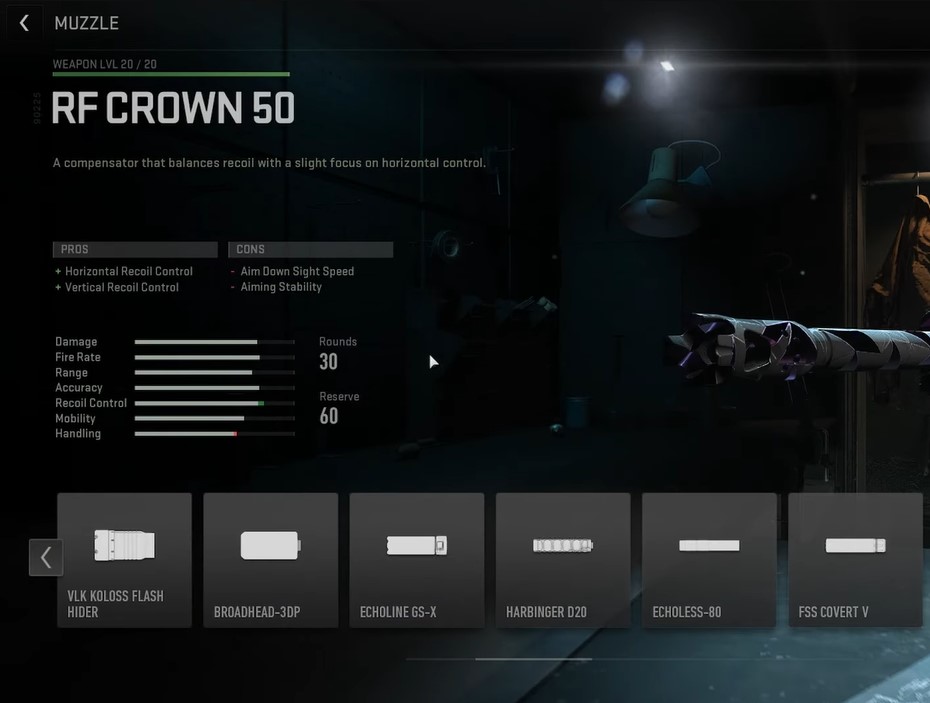This screenshot has width=930, height=703.
Task: Select the VLK Koloss Flash Hider attachment
Action: click(x=124, y=560)
